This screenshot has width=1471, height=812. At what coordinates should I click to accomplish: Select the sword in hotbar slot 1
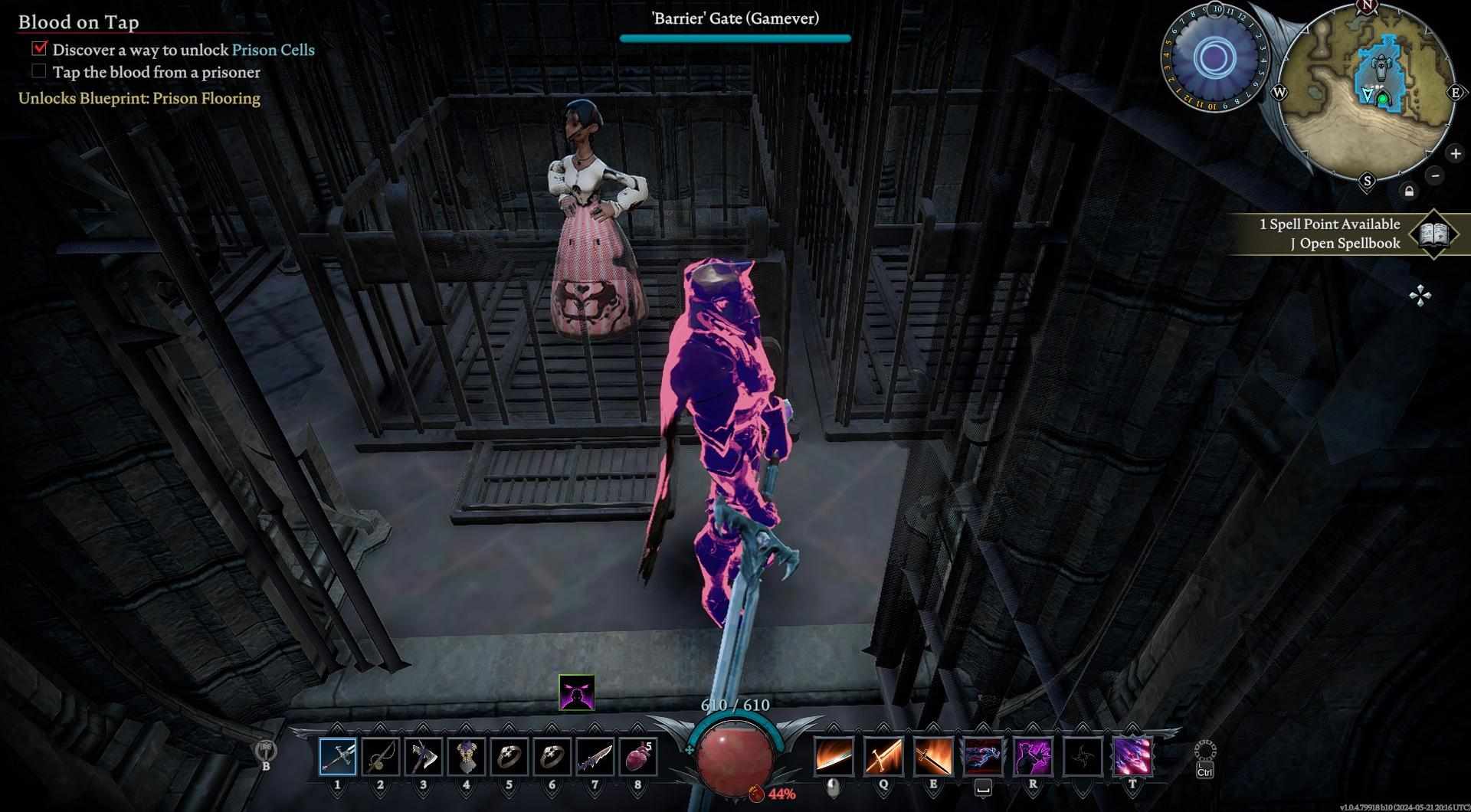(x=338, y=756)
